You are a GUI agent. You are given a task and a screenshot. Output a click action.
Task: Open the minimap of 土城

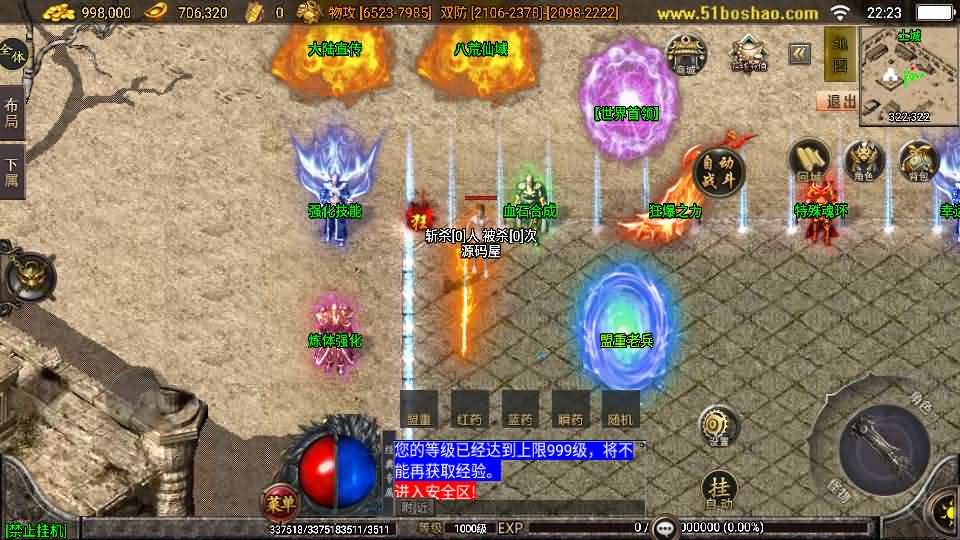click(908, 75)
